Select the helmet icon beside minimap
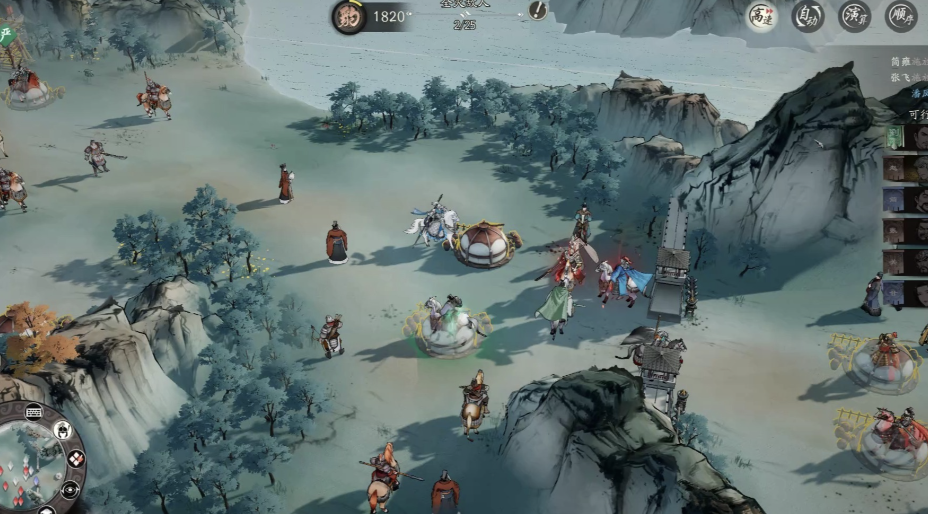 [62, 431]
